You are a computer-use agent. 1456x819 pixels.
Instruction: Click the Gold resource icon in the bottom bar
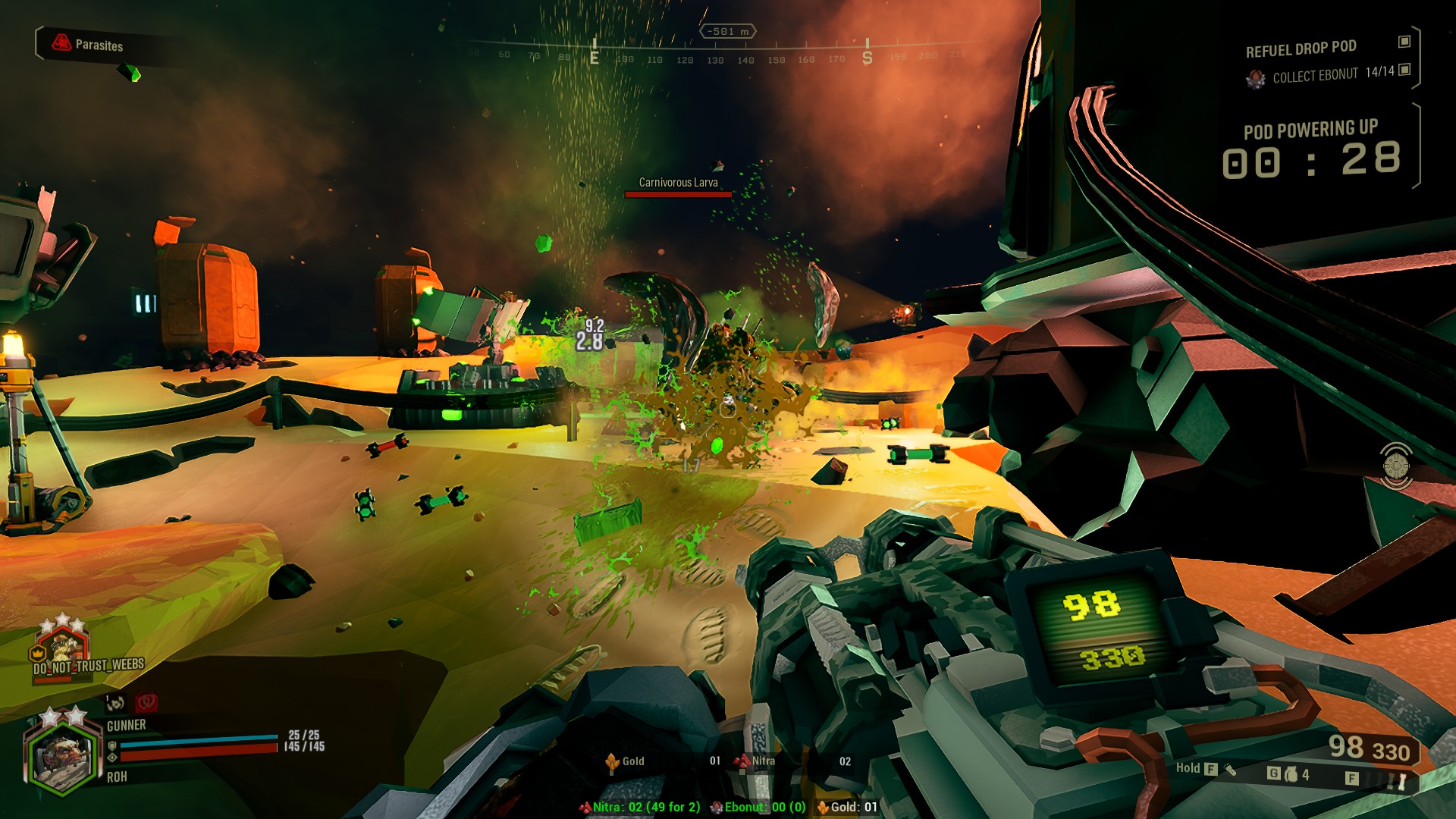[613, 761]
